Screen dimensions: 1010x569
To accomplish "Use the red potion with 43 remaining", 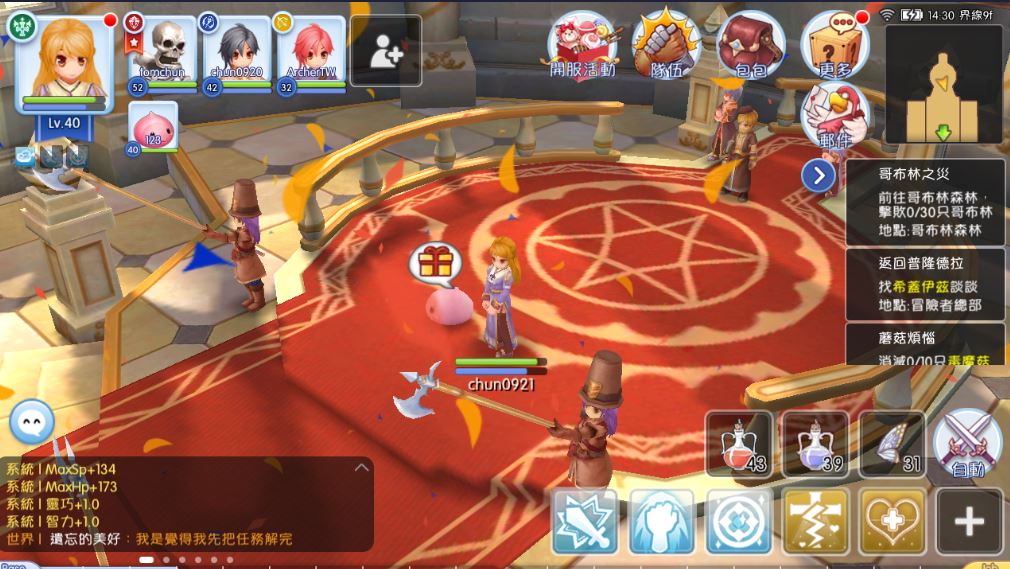I will 739,443.
